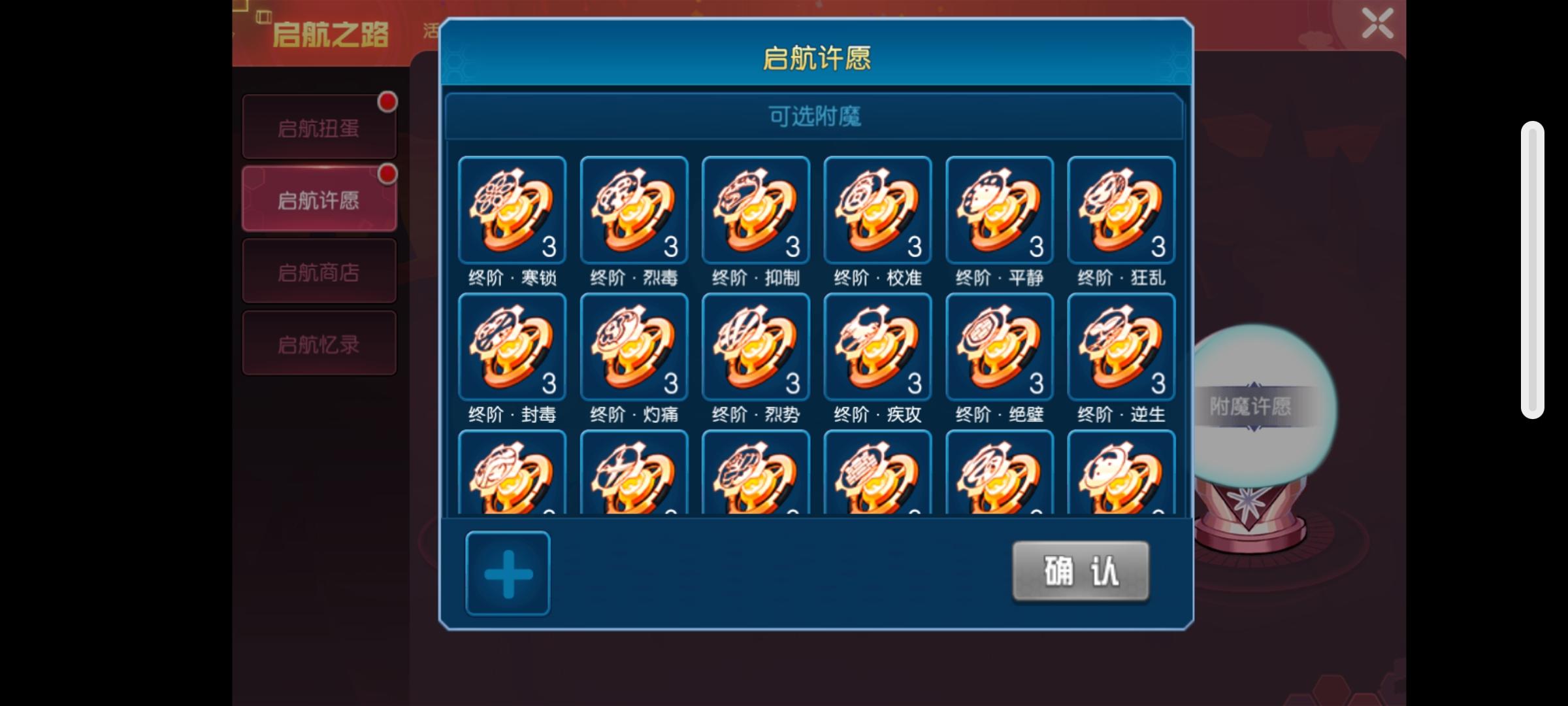
Task: Select the 终阶·烈势 enchant option
Action: point(755,346)
